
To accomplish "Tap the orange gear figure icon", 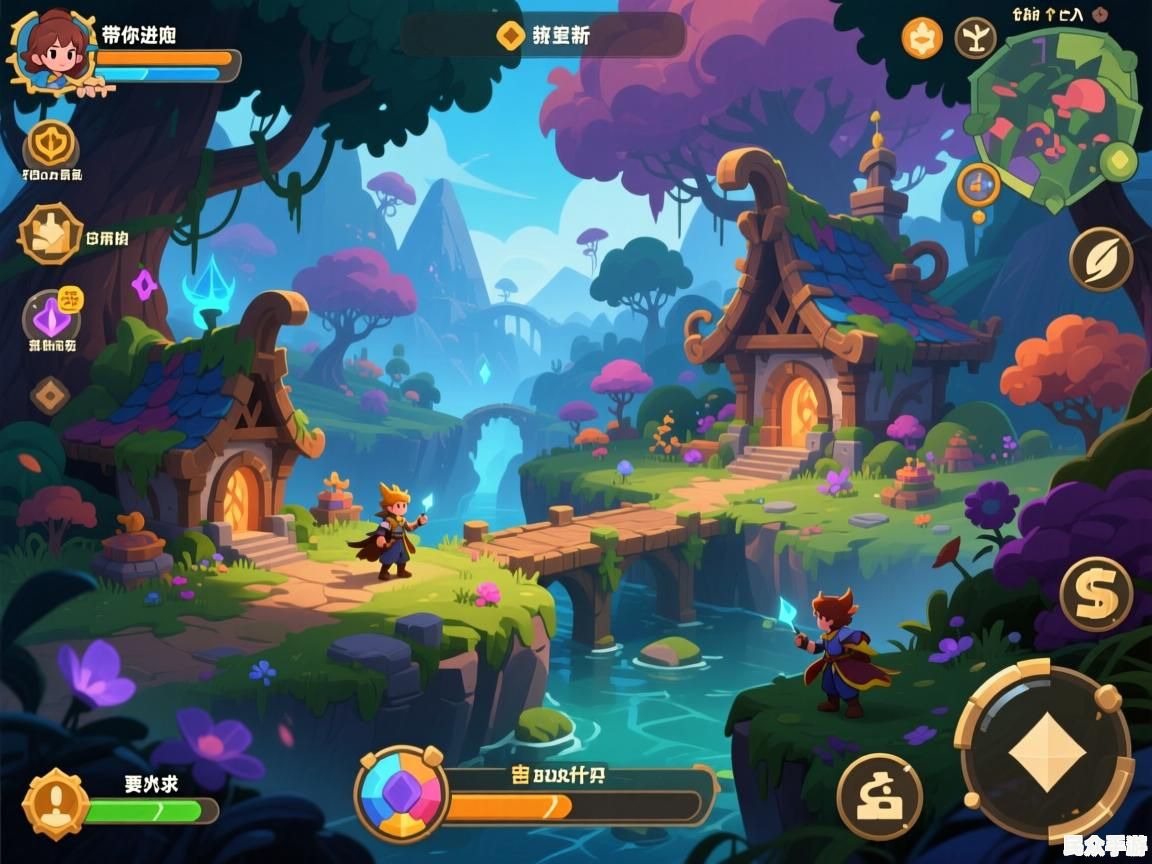I will (x=56, y=802).
